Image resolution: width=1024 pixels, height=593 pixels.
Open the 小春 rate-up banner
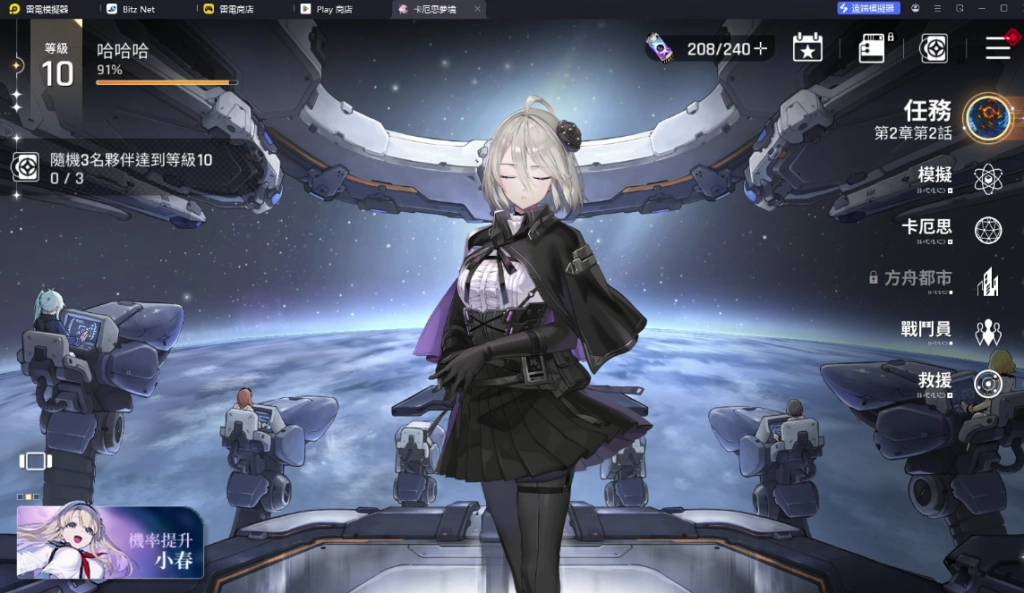[110, 543]
